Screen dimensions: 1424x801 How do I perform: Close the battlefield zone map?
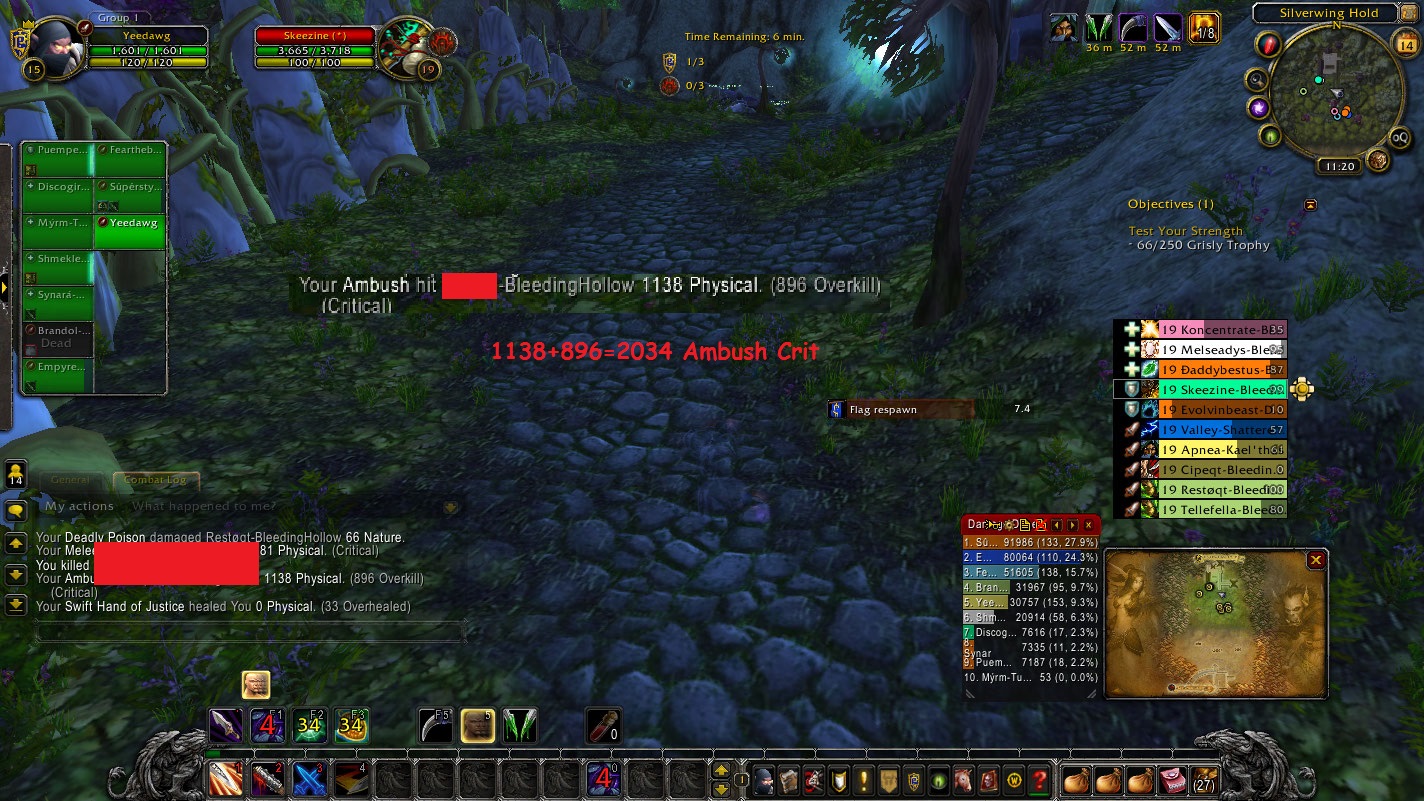tap(1316, 561)
